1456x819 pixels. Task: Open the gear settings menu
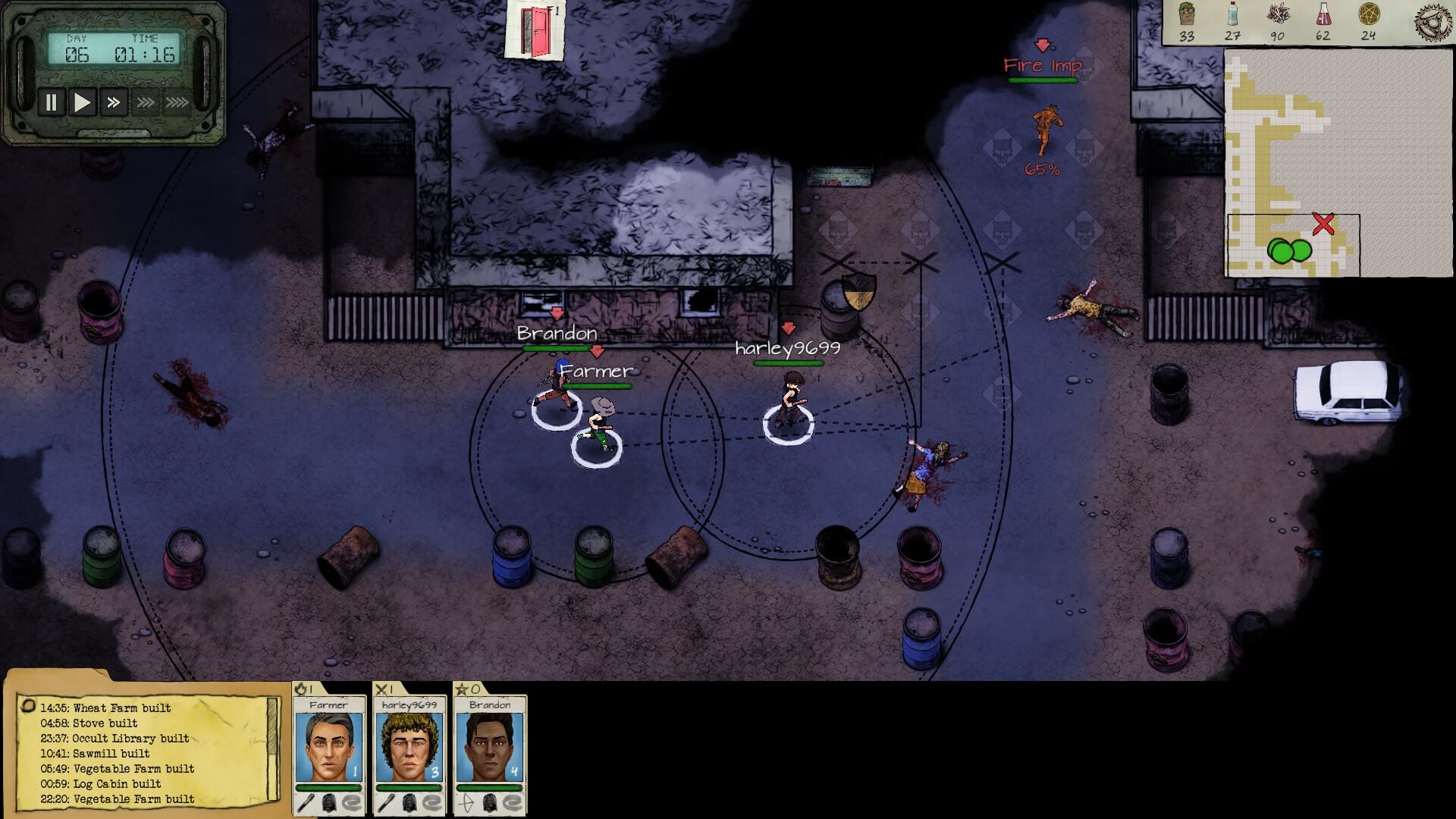click(x=1432, y=21)
